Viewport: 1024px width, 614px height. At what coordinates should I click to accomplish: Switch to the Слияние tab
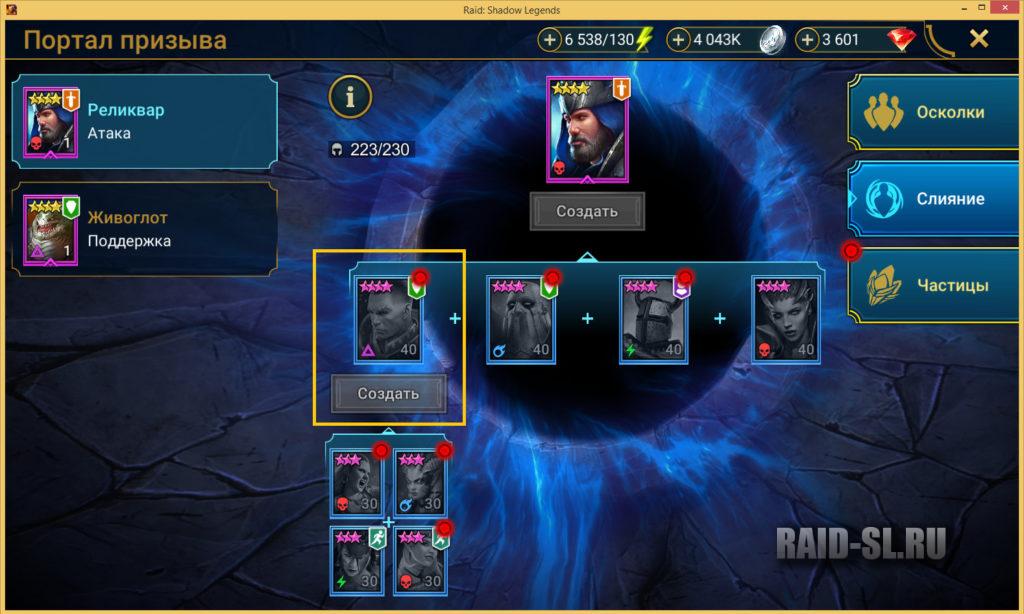click(935, 198)
